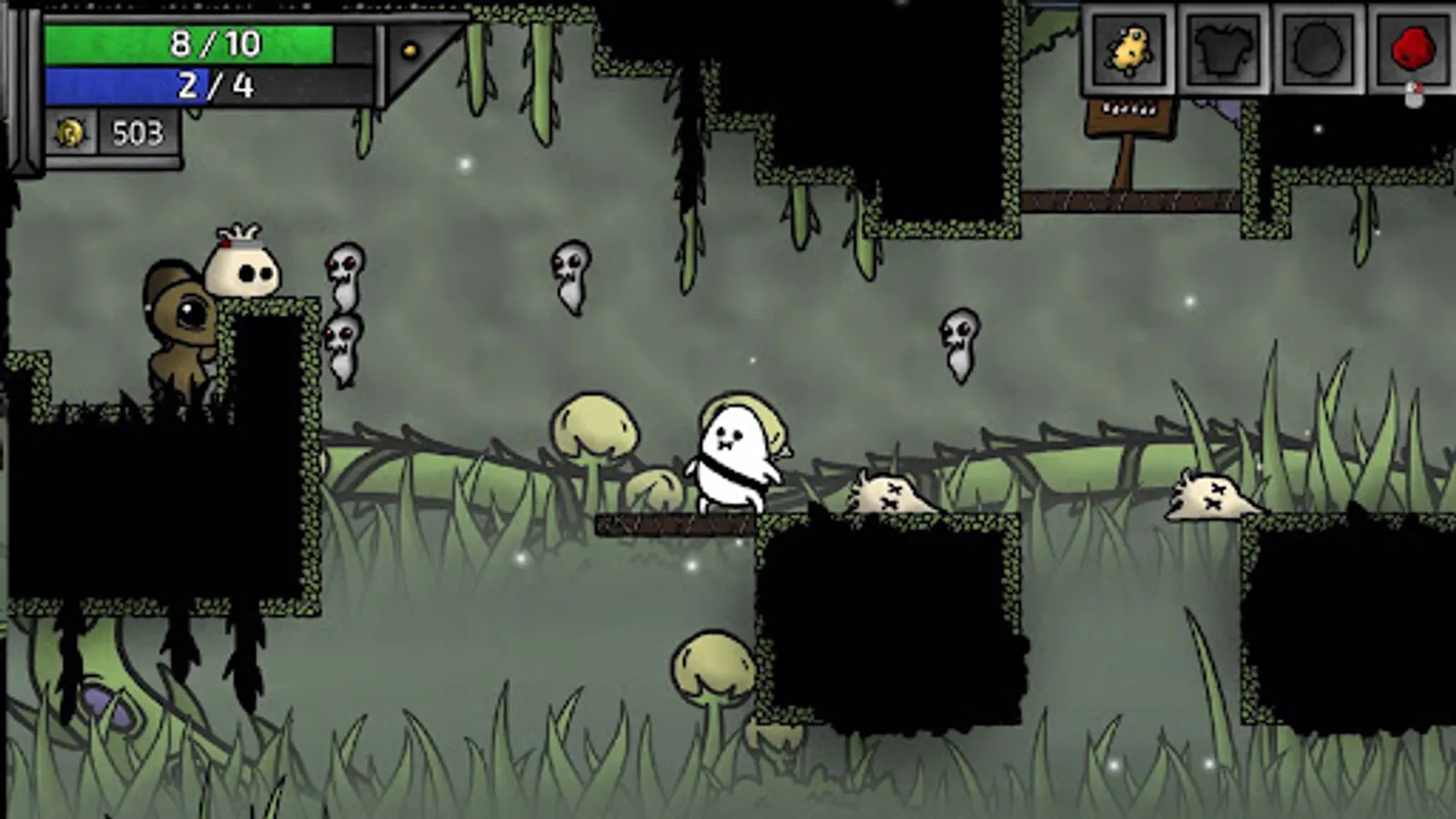The image size is (1456, 819).
Task: Click the equipped red item slot highlight
Action: coord(1410,48)
